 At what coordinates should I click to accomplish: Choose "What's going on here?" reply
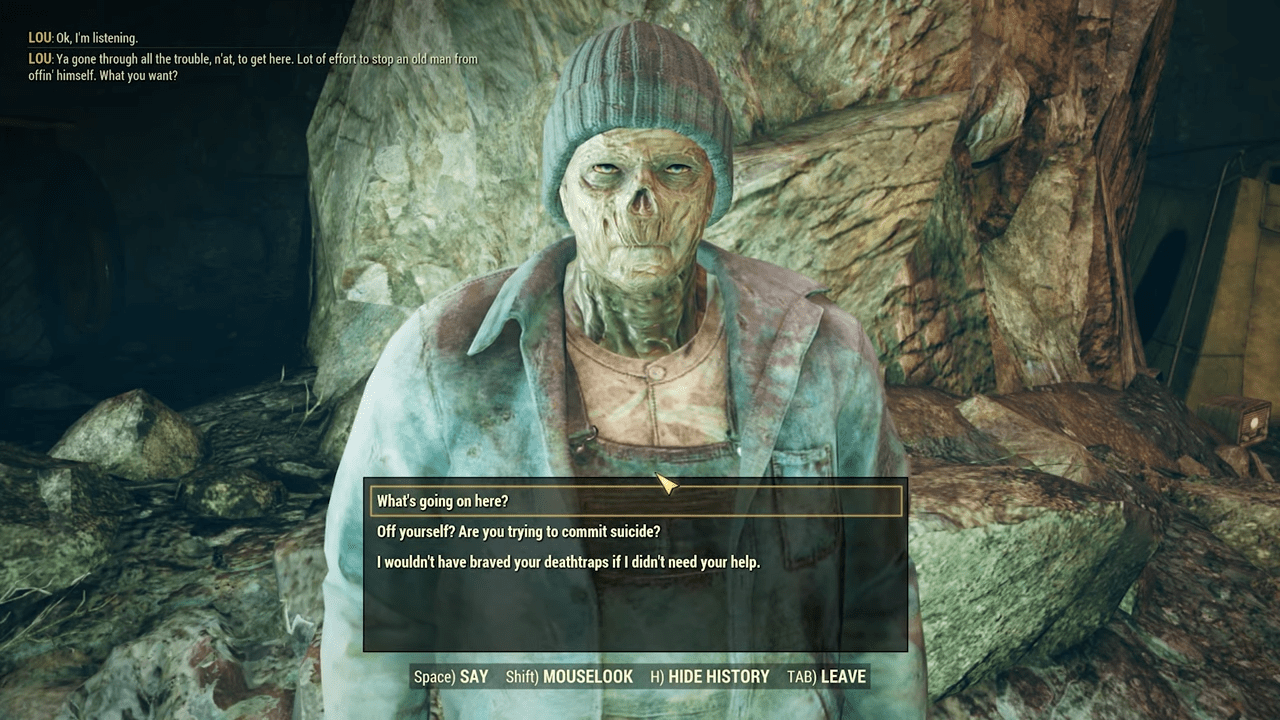[443, 501]
